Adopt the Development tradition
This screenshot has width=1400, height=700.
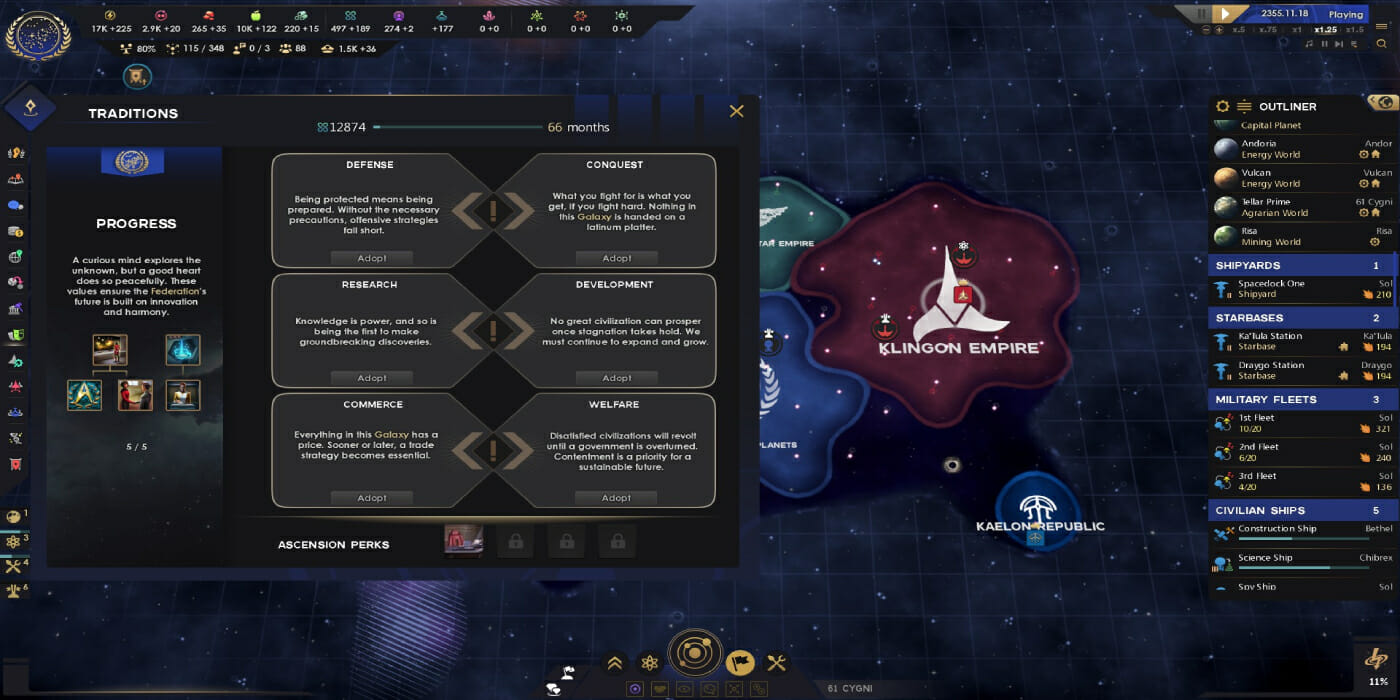[x=616, y=378]
